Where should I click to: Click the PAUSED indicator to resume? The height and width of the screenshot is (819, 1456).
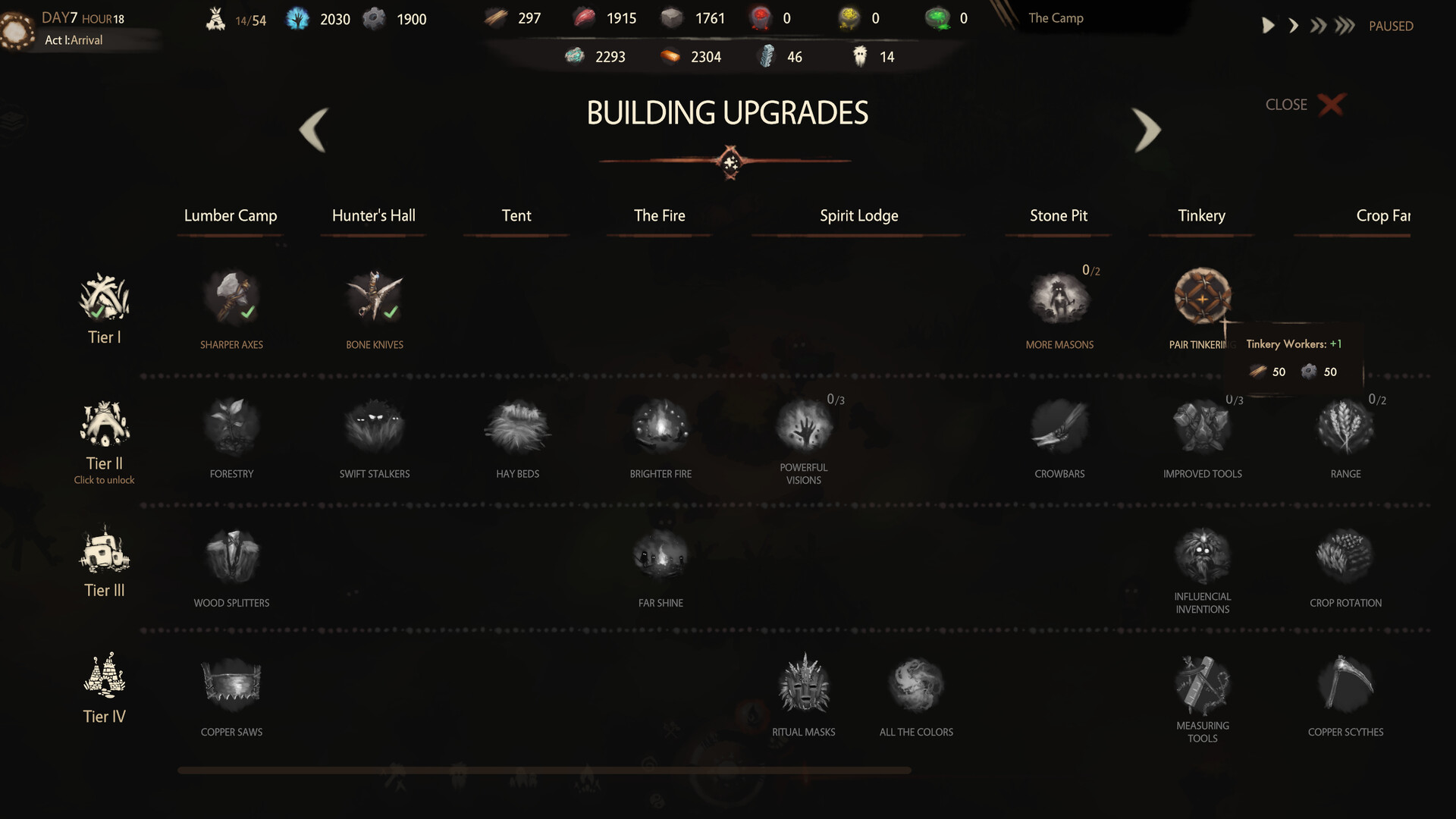click(1392, 26)
